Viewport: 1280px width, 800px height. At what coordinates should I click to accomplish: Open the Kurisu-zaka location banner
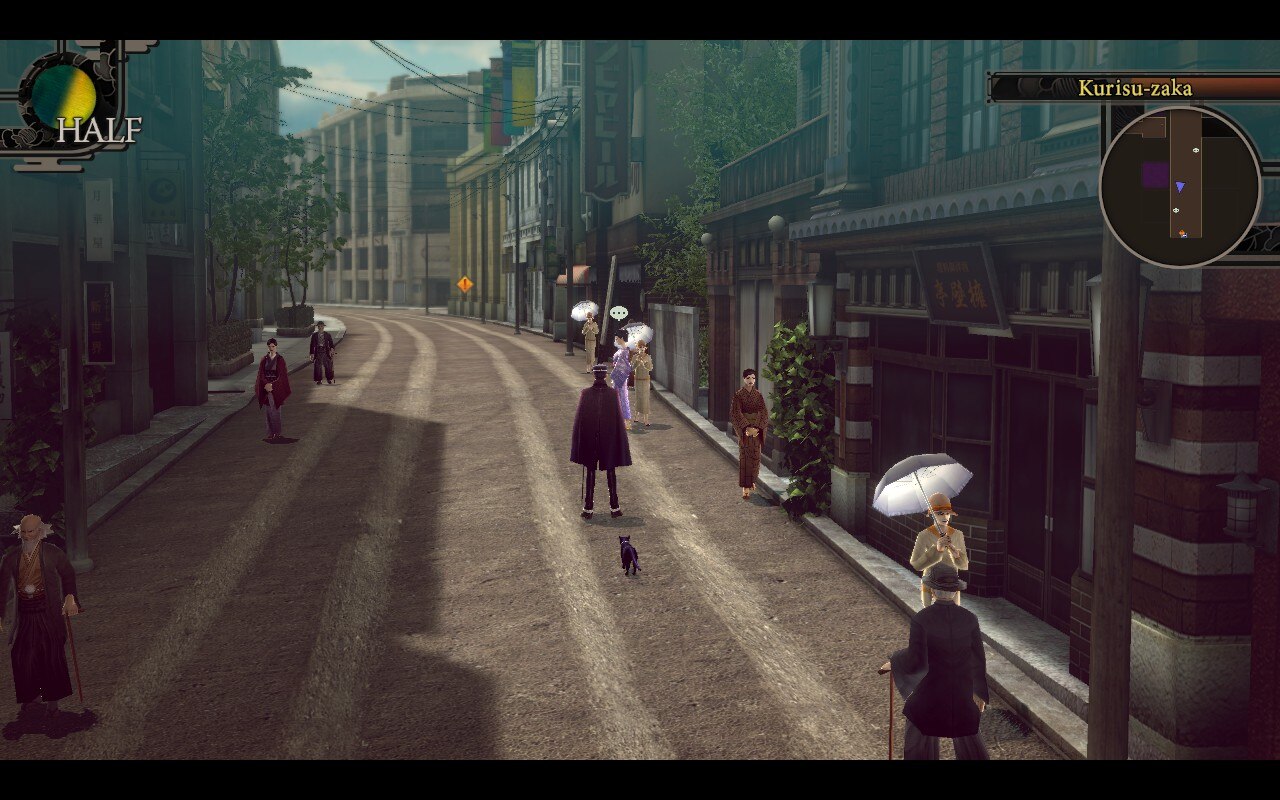click(x=1137, y=88)
